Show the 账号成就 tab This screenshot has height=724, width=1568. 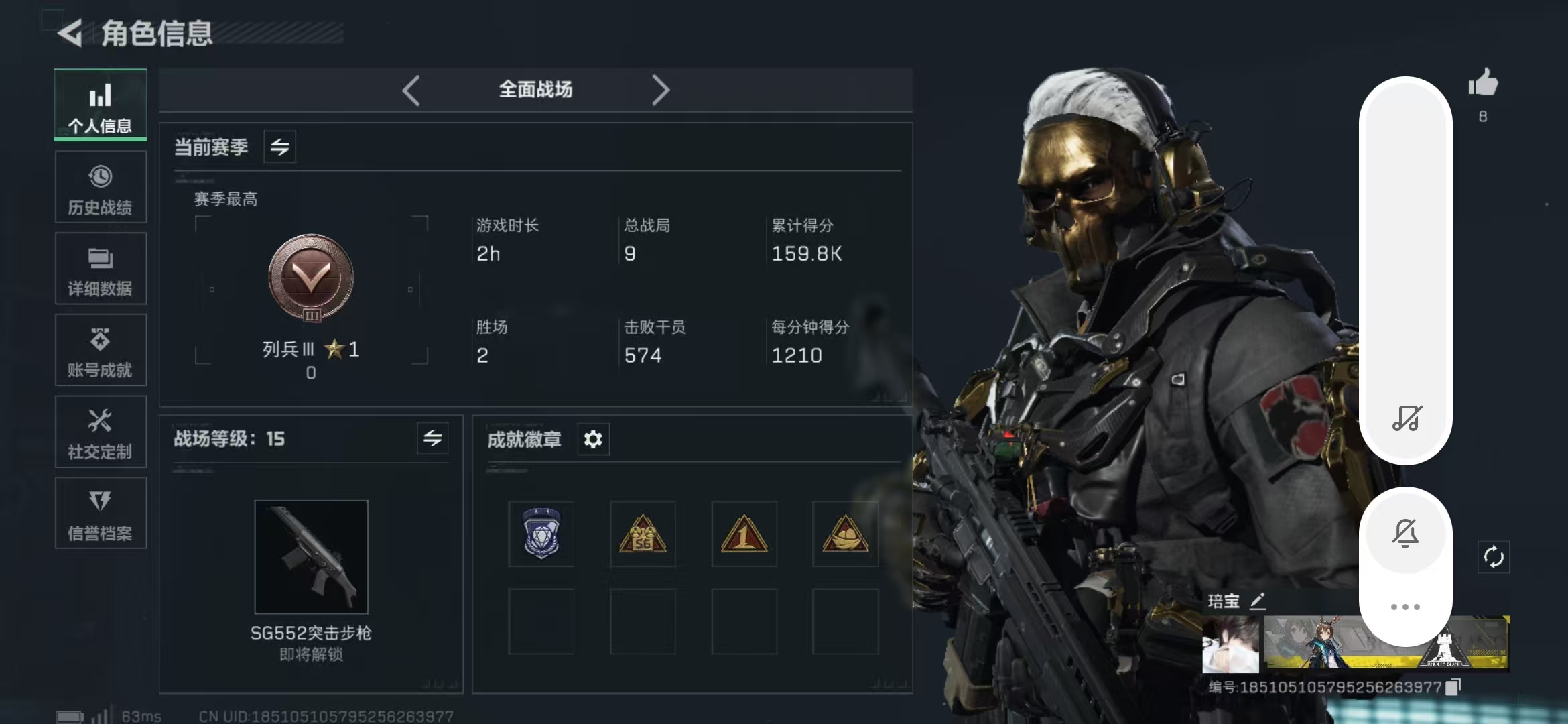click(x=101, y=351)
